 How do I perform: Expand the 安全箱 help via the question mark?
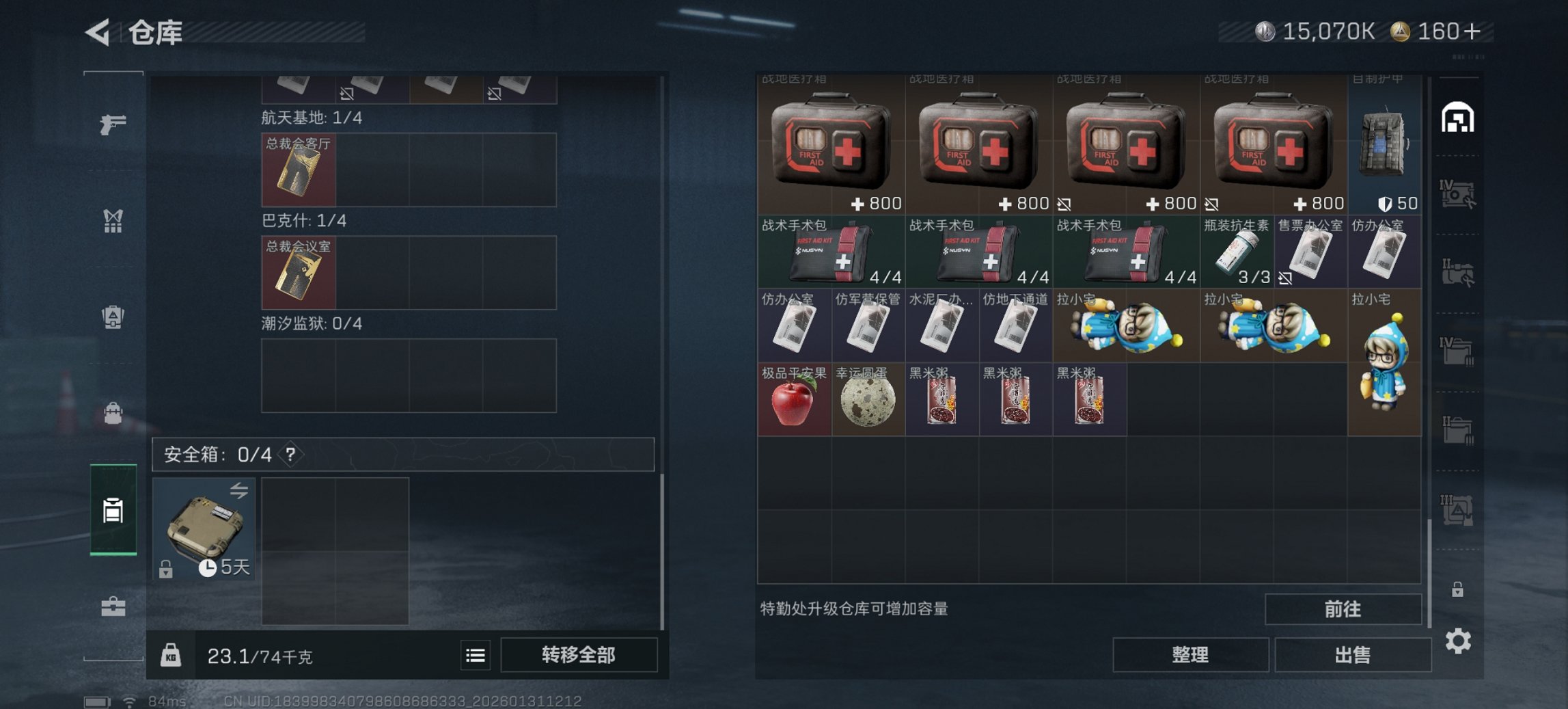(x=290, y=453)
